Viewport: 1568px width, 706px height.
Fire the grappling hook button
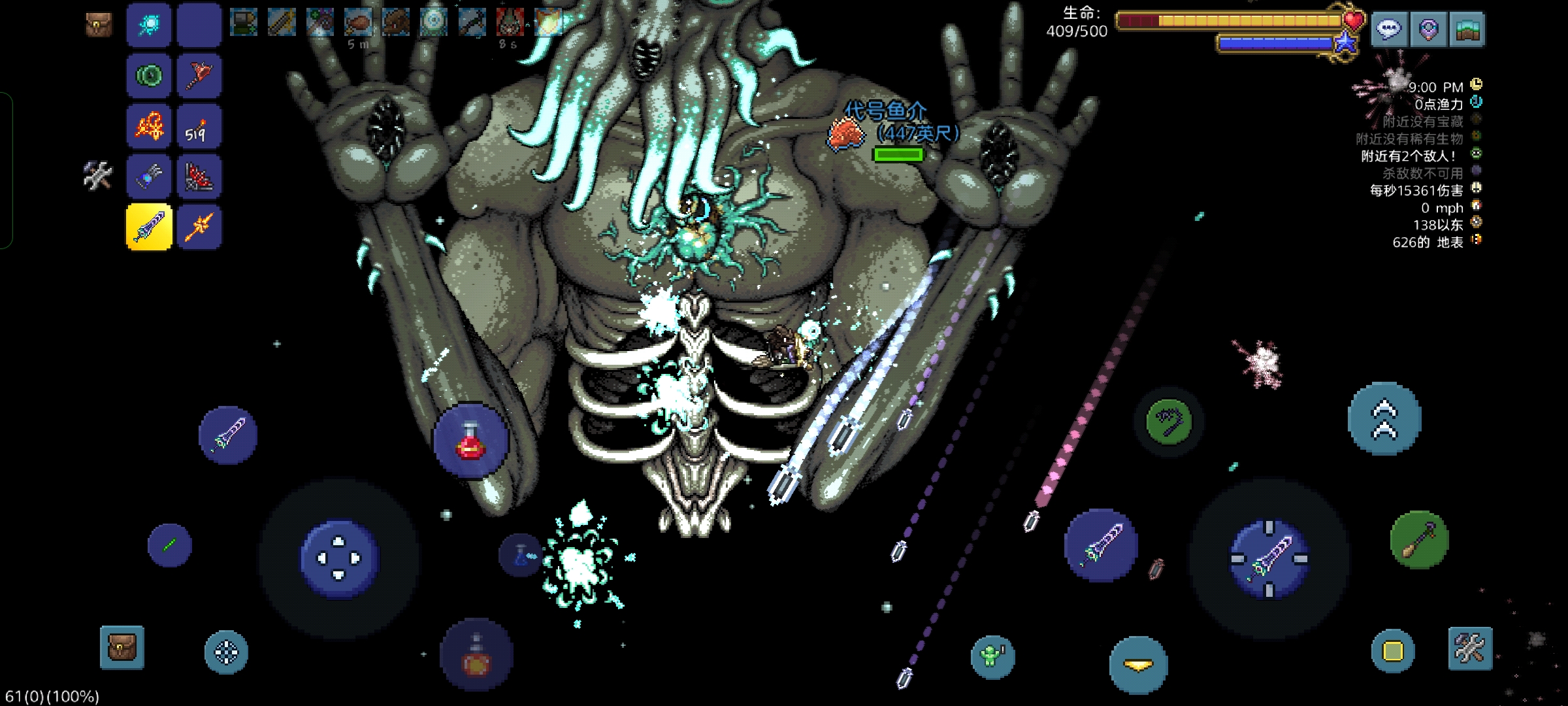pyautogui.click(x=1169, y=422)
